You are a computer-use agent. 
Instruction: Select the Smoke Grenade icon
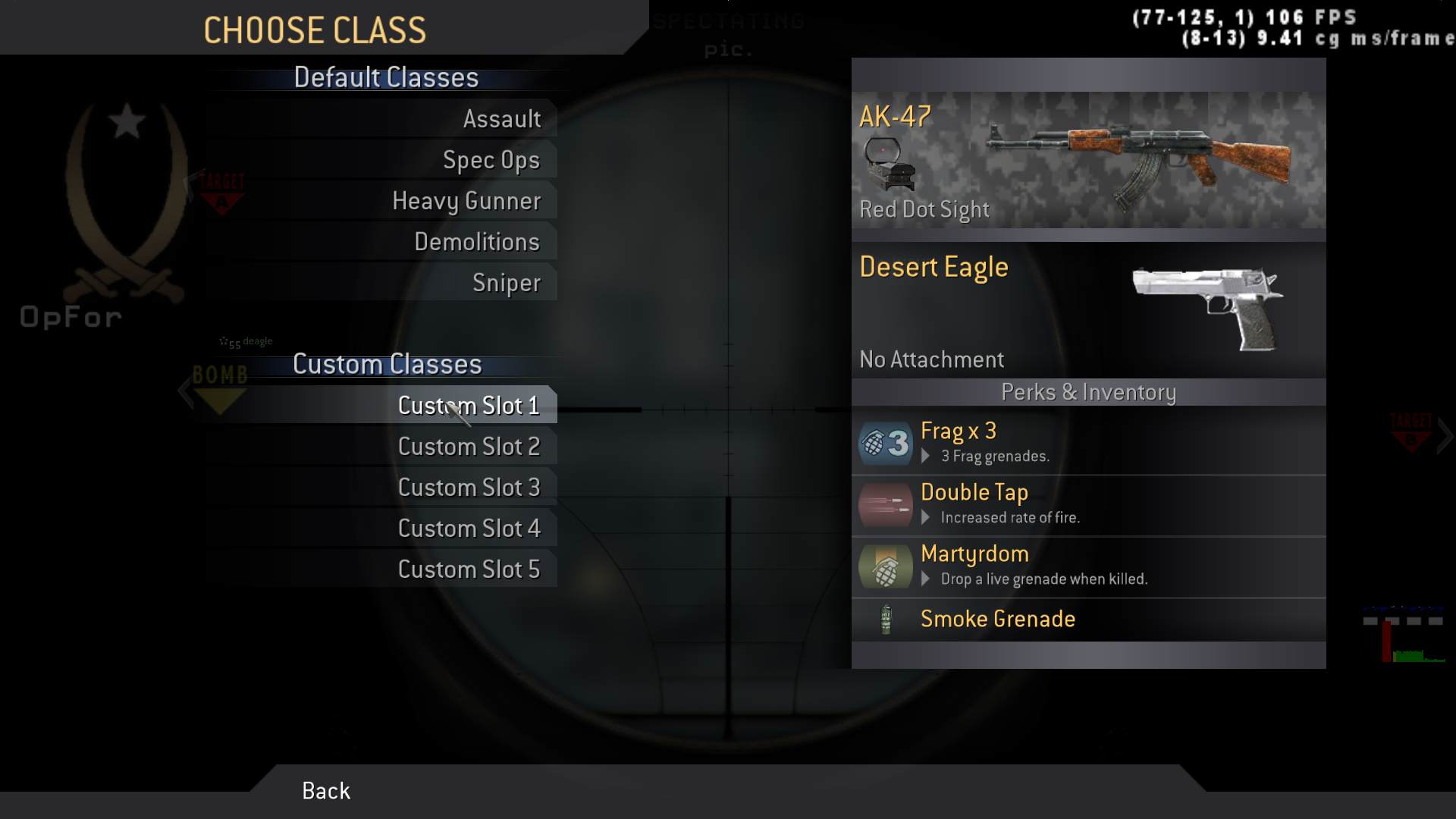[886, 619]
